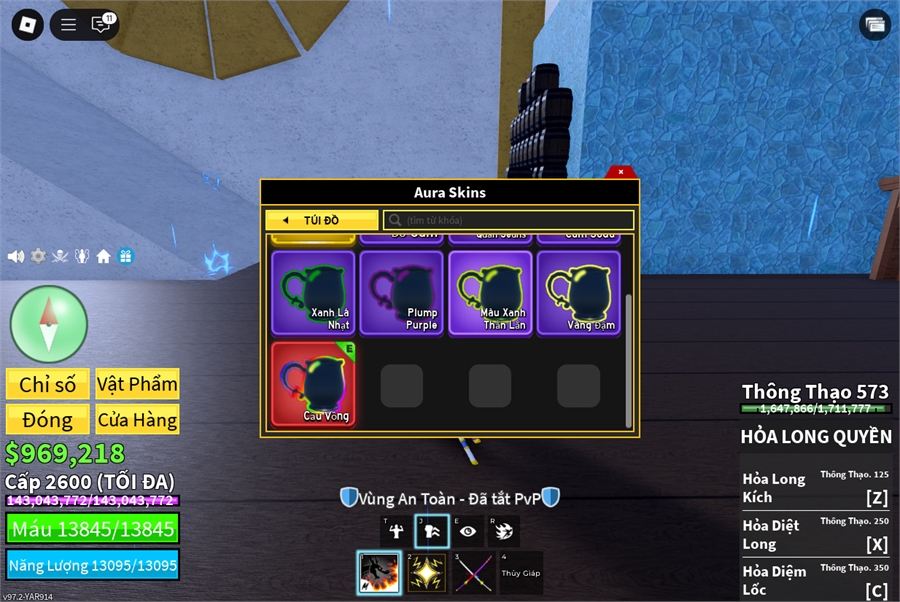Click the Đóng button
Viewport: 900px width, 602px height.
point(47,419)
